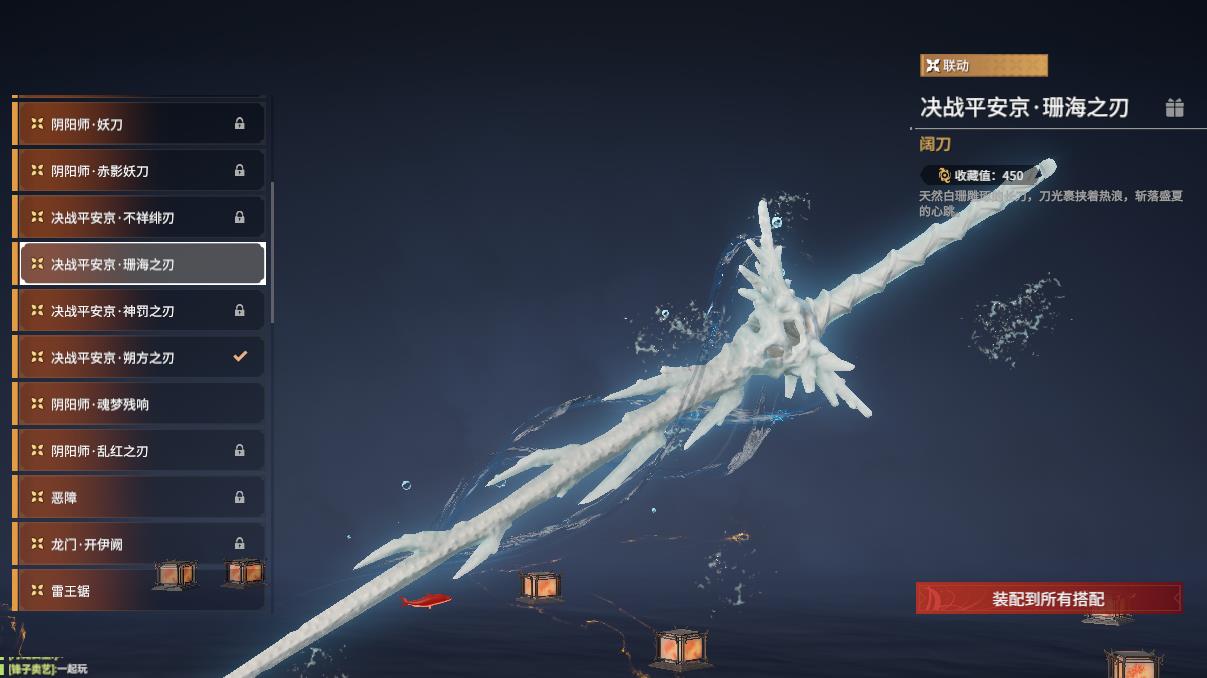Select 阴阳师·乱红之刃 skin row
The image size is (1207, 678).
pos(140,451)
